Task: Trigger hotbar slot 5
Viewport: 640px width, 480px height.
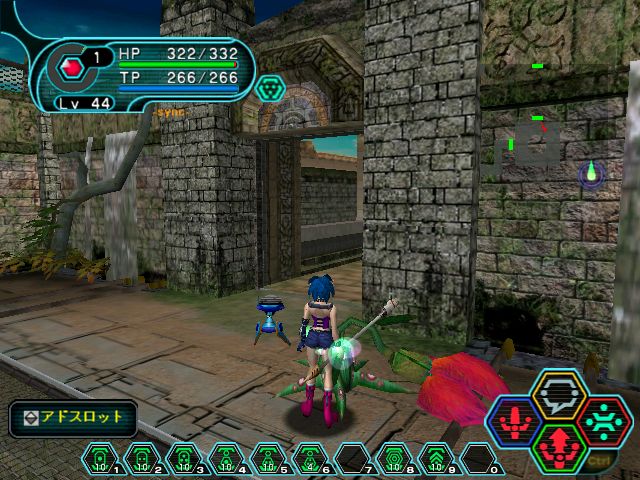Action: pyautogui.click(x=268, y=460)
